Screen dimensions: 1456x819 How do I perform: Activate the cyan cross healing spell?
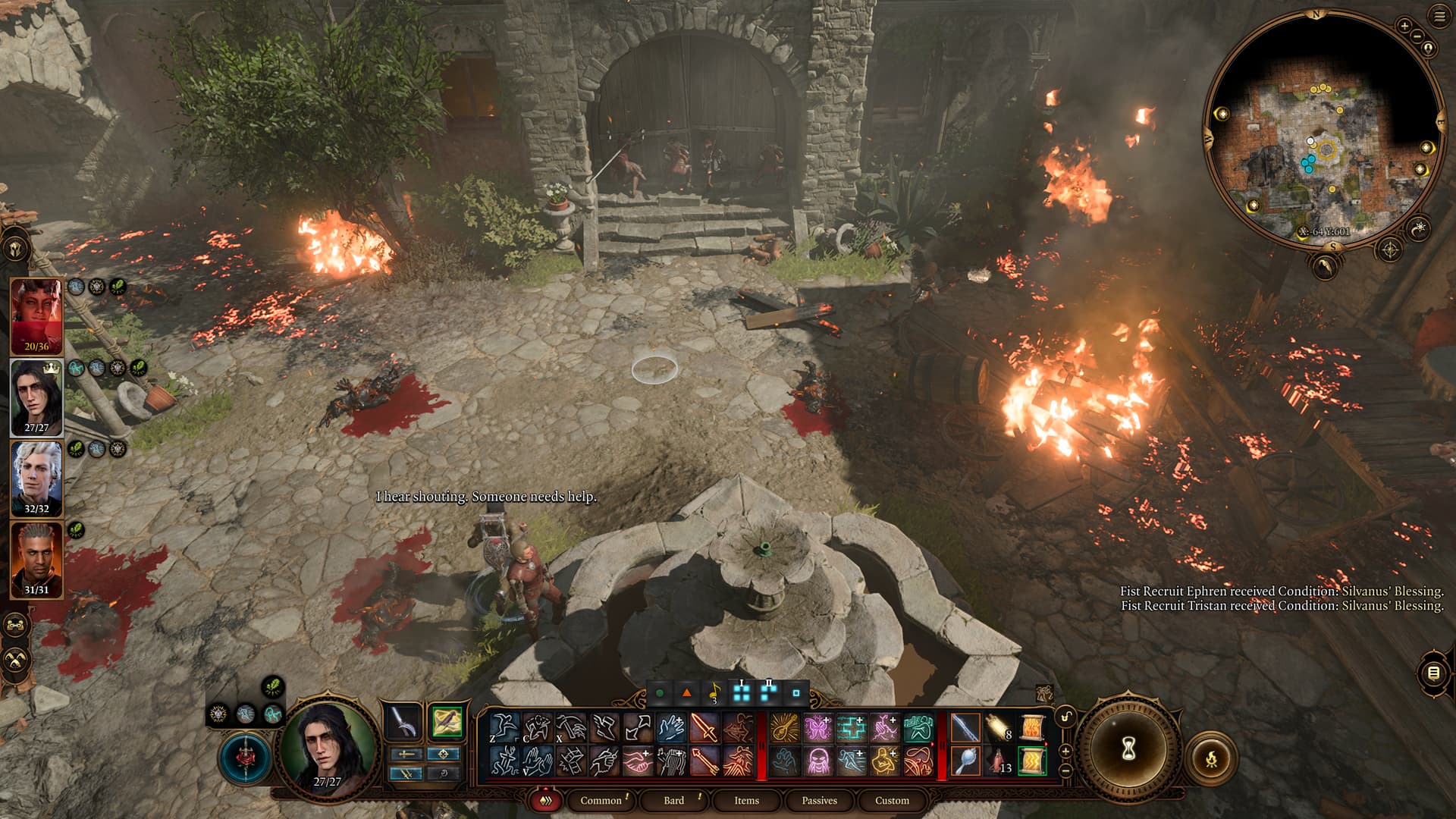[x=851, y=729]
